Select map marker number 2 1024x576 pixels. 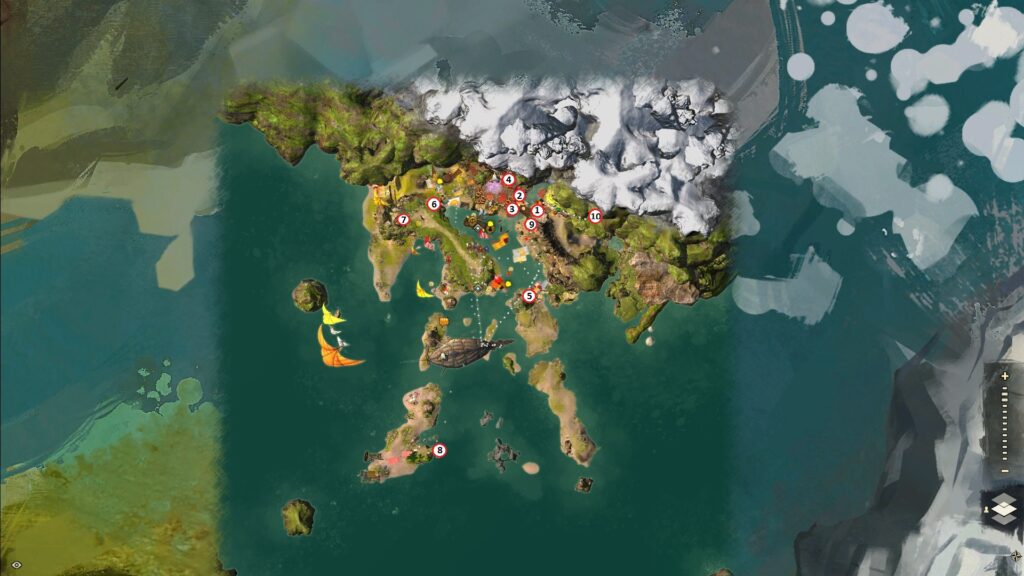click(520, 195)
